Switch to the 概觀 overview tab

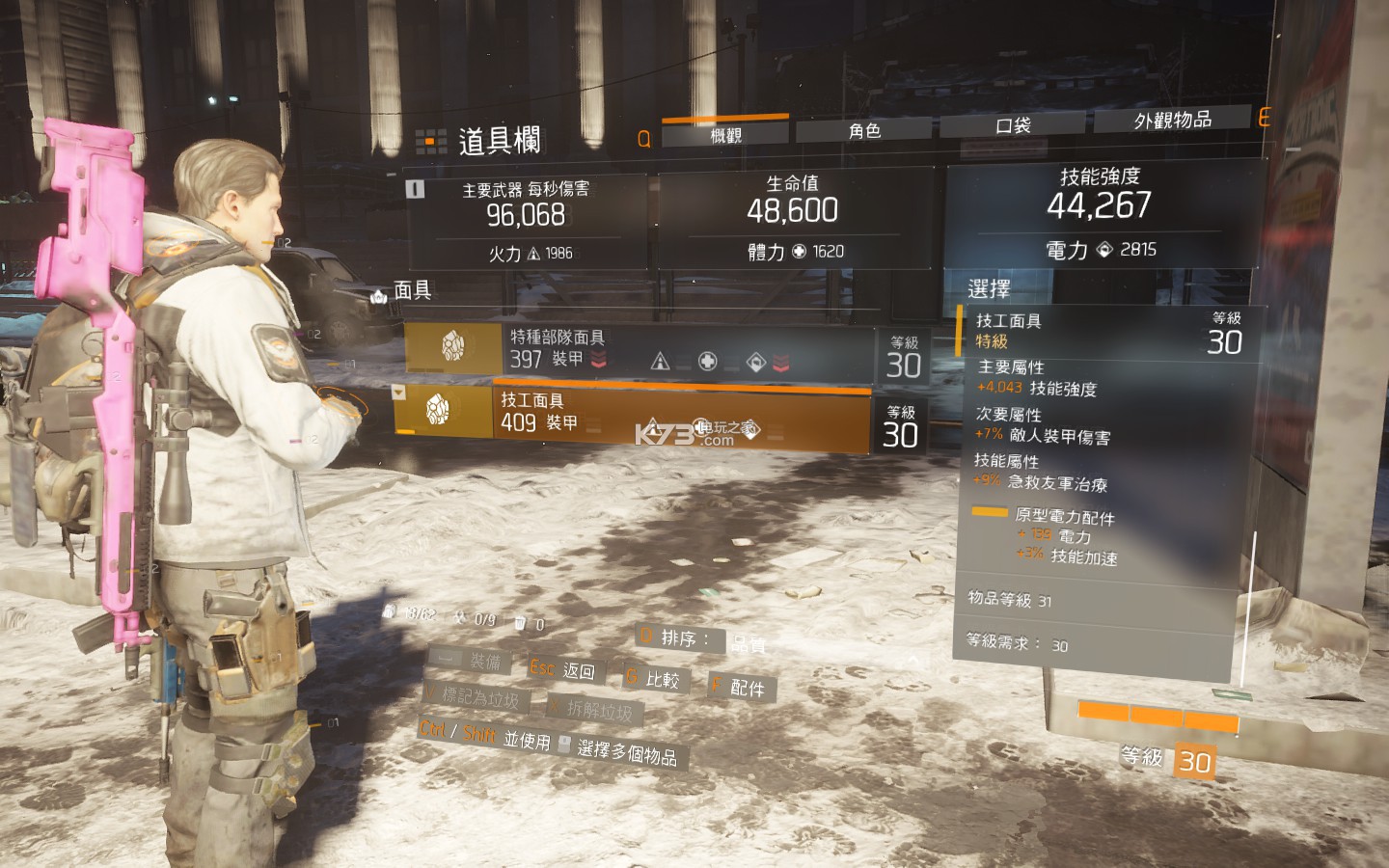coord(725,135)
